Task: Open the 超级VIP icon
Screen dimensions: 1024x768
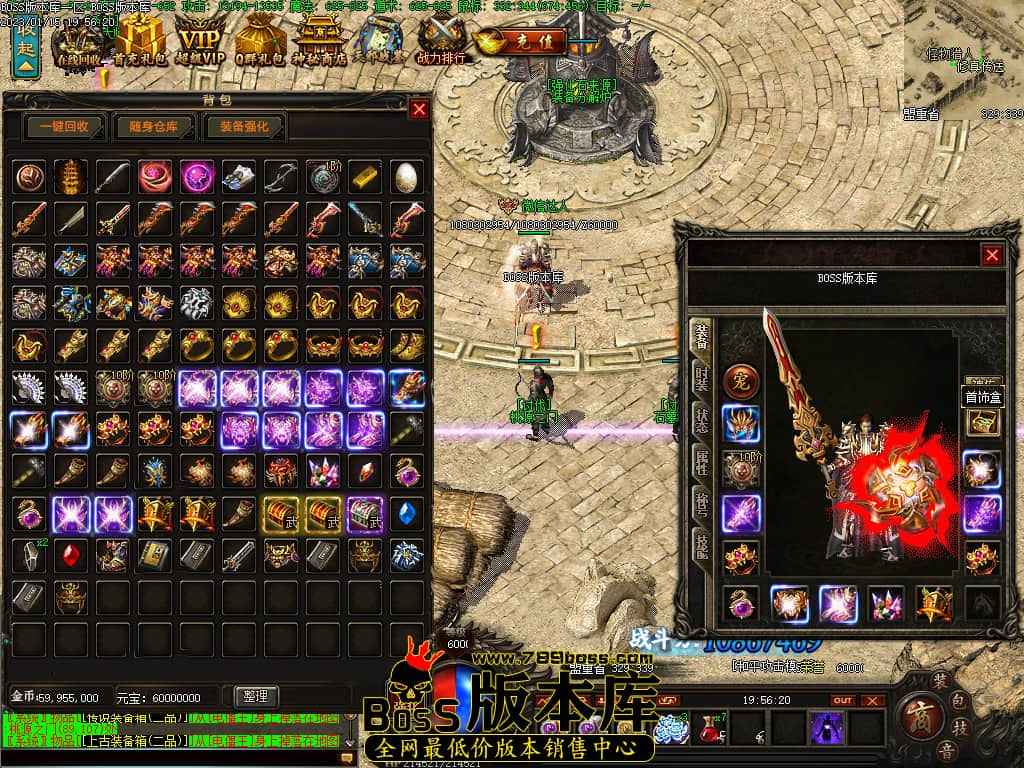Action: (200, 42)
